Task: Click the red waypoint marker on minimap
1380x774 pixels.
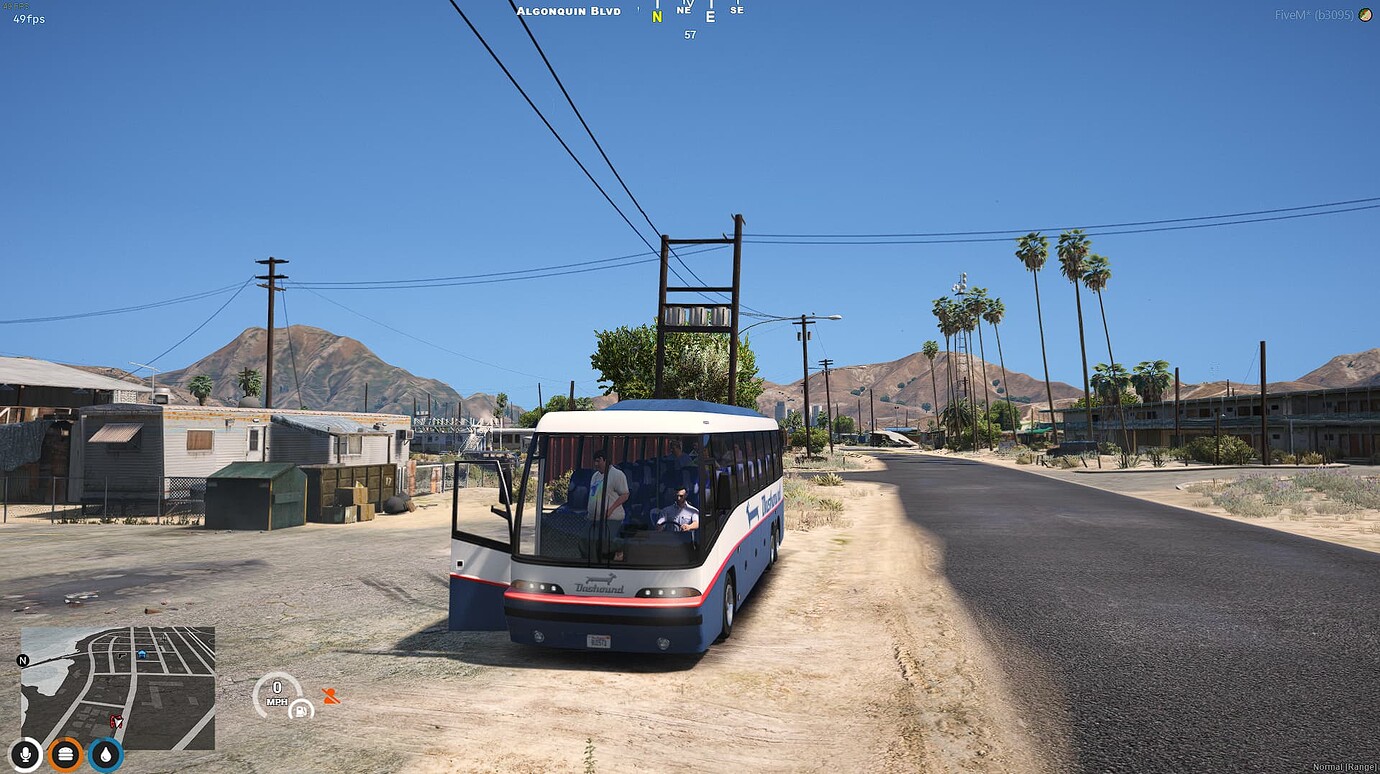Action: click(117, 721)
